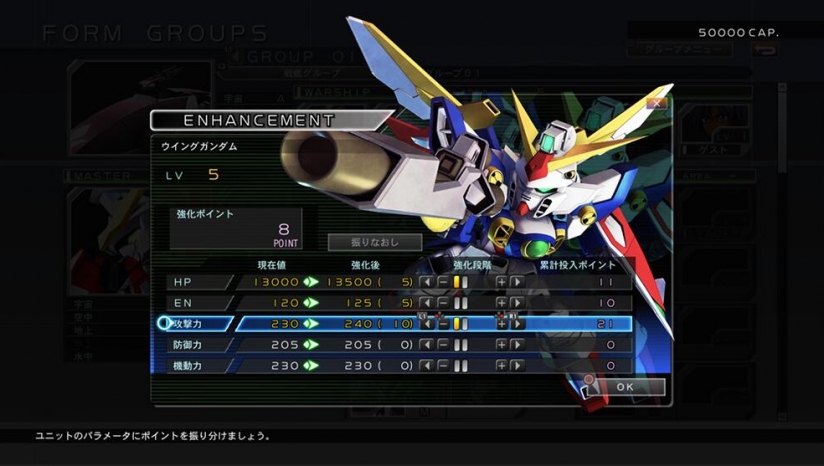Select the 防御力 defense row
824x466 pixels.
200,345
